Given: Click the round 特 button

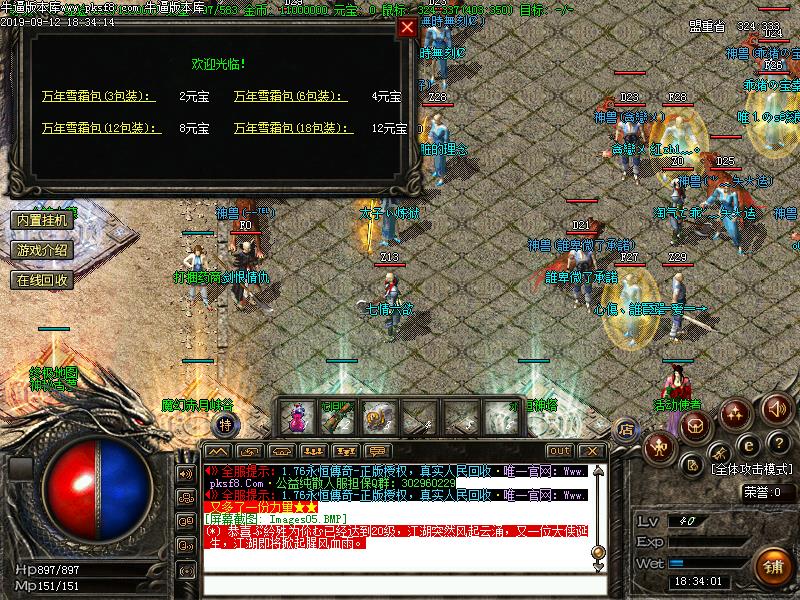Looking at the screenshot, I should point(226,425).
